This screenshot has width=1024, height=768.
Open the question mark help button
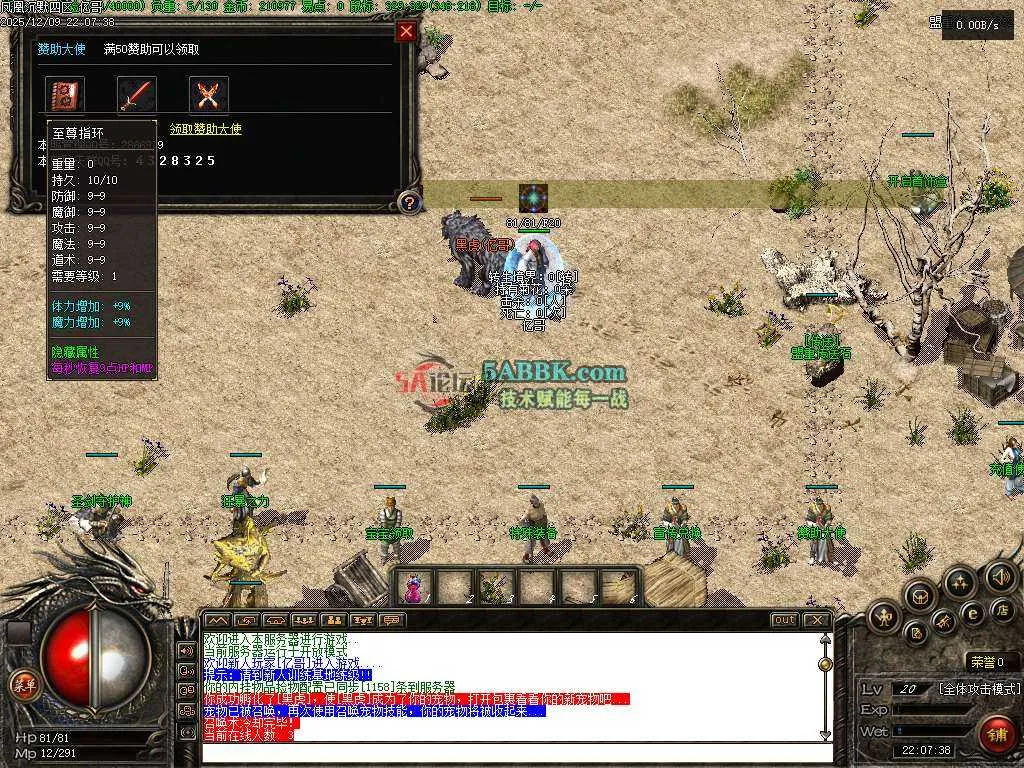tap(408, 203)
